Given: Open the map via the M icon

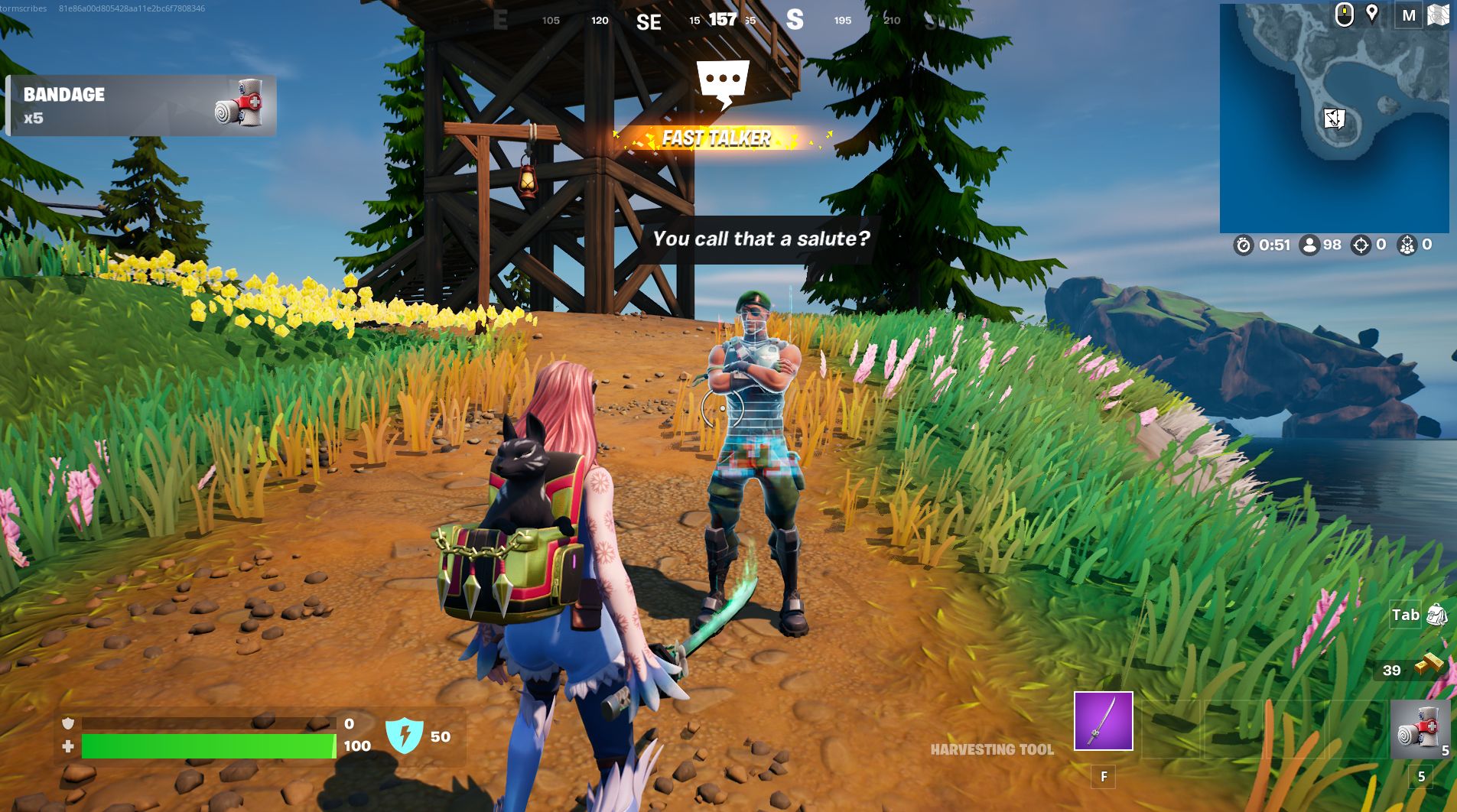Looking at the screenshot, I should coord(1409,15).
